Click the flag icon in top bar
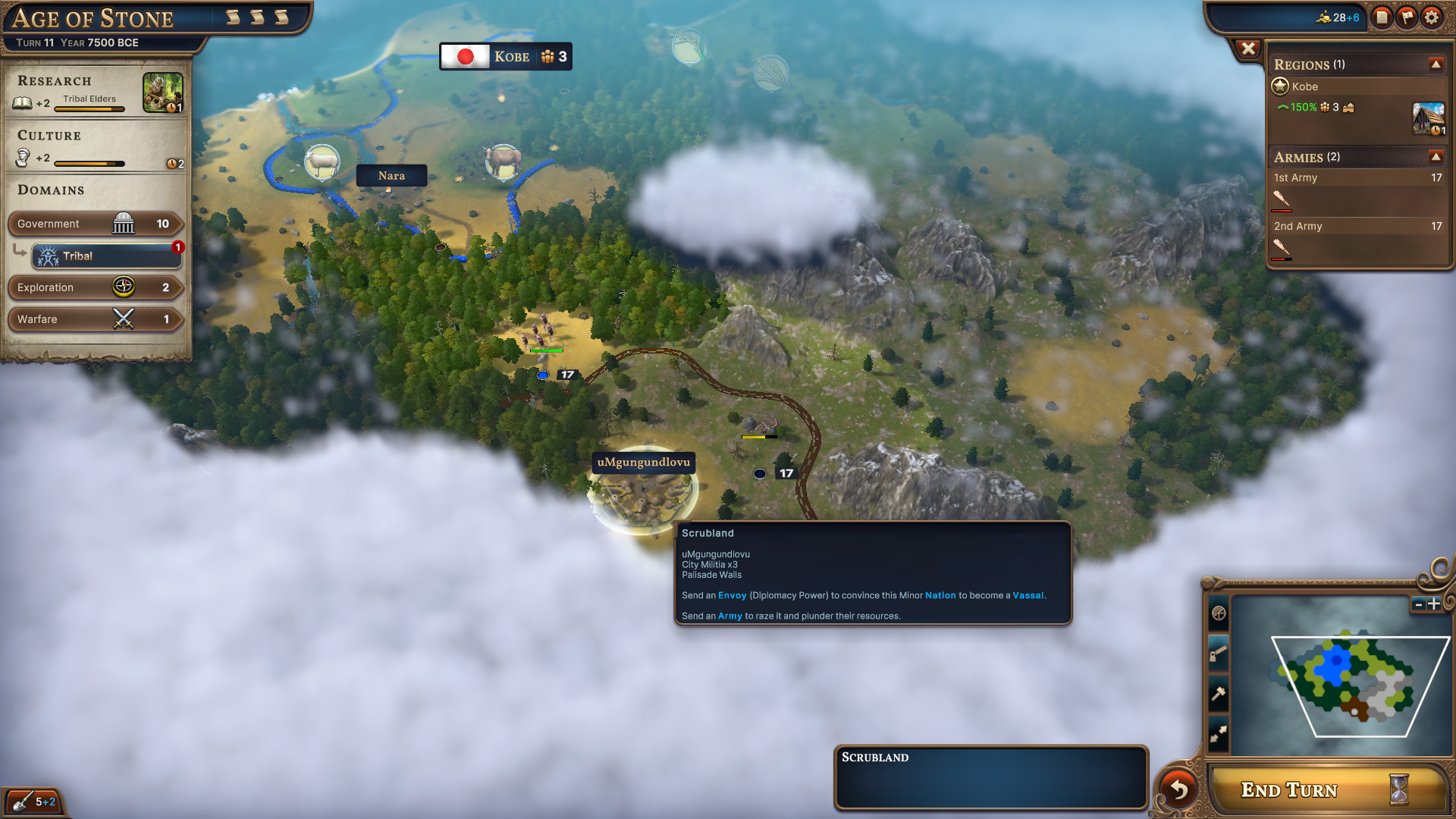This screenshot has width=1456, height=819. [1407, 17]
